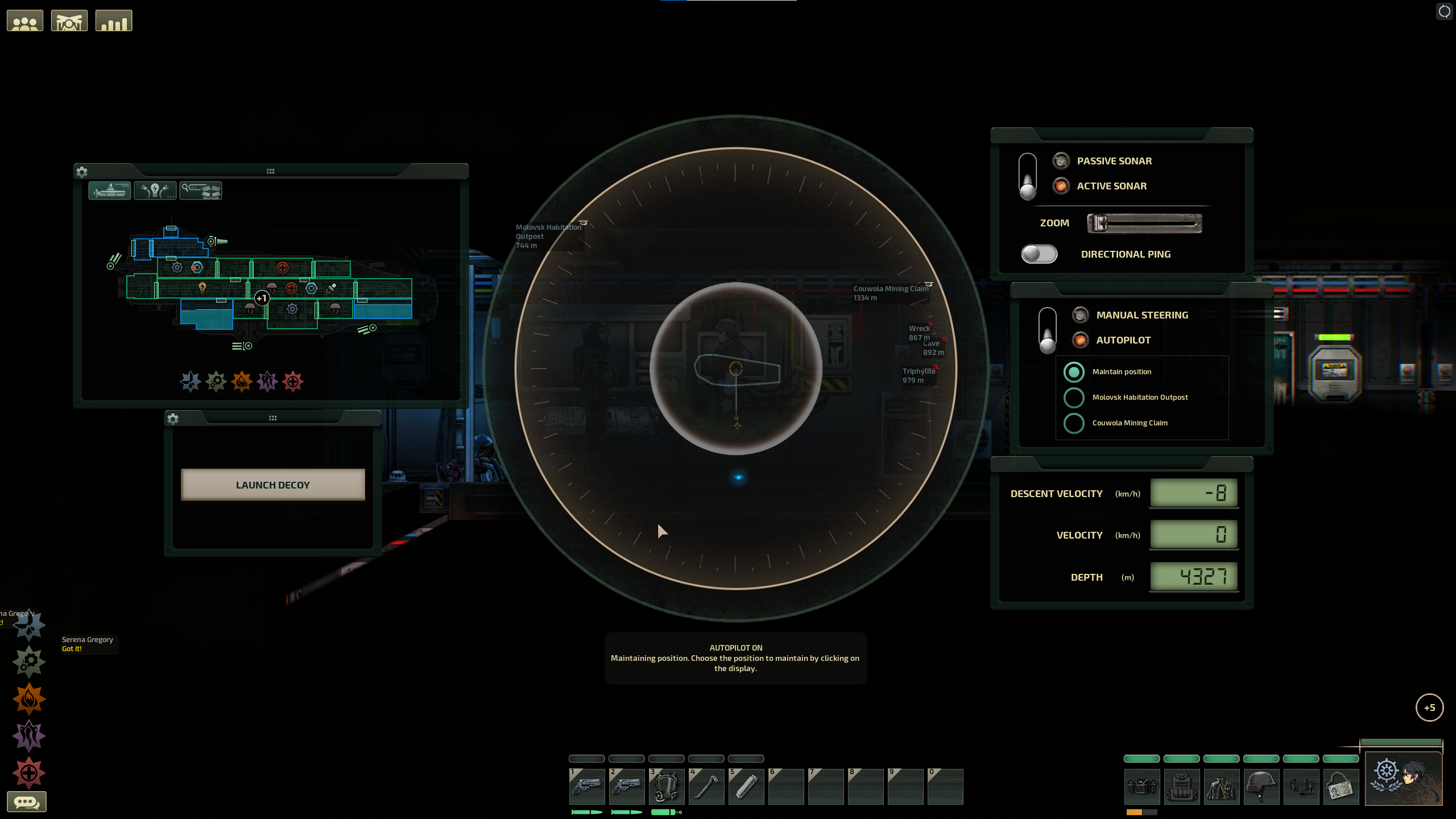Open the item finder tab
Viewport: 1456px width, 819px height.
201,190
